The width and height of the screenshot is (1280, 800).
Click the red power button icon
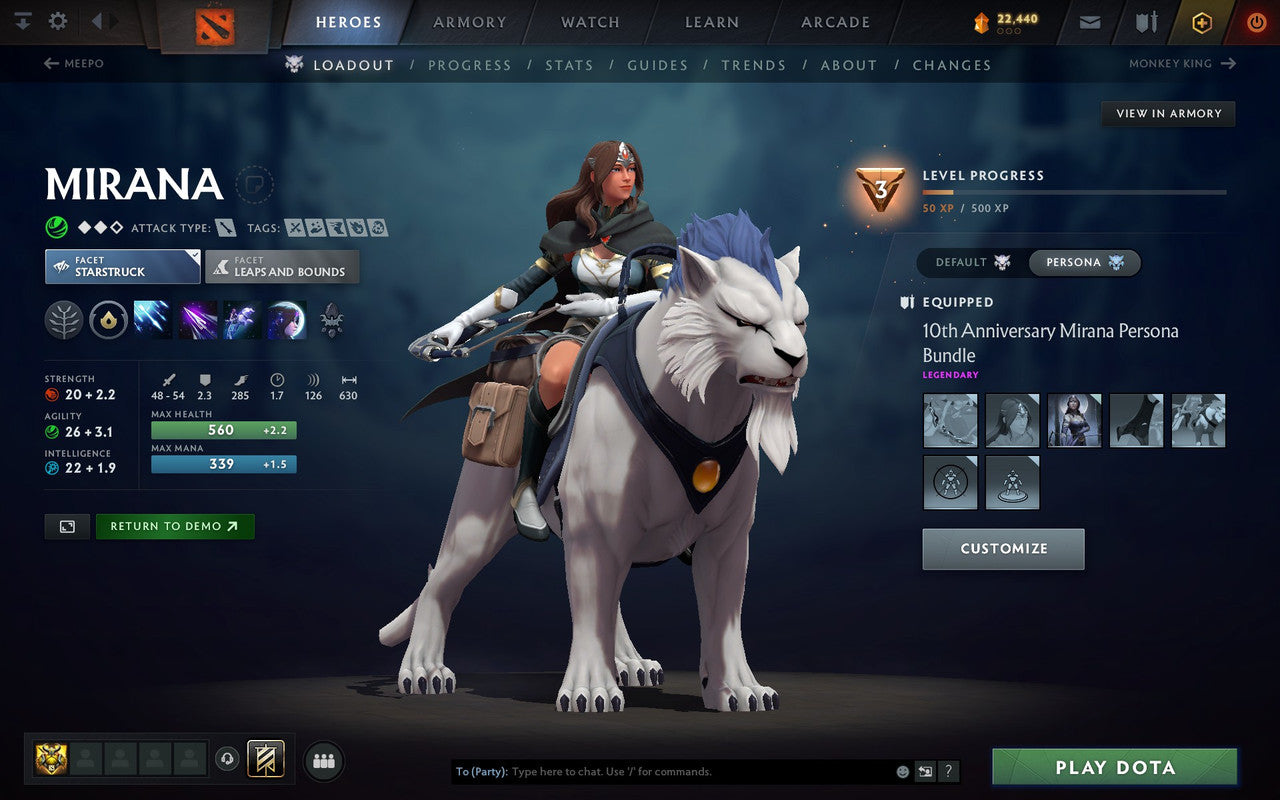(1256, 22)
